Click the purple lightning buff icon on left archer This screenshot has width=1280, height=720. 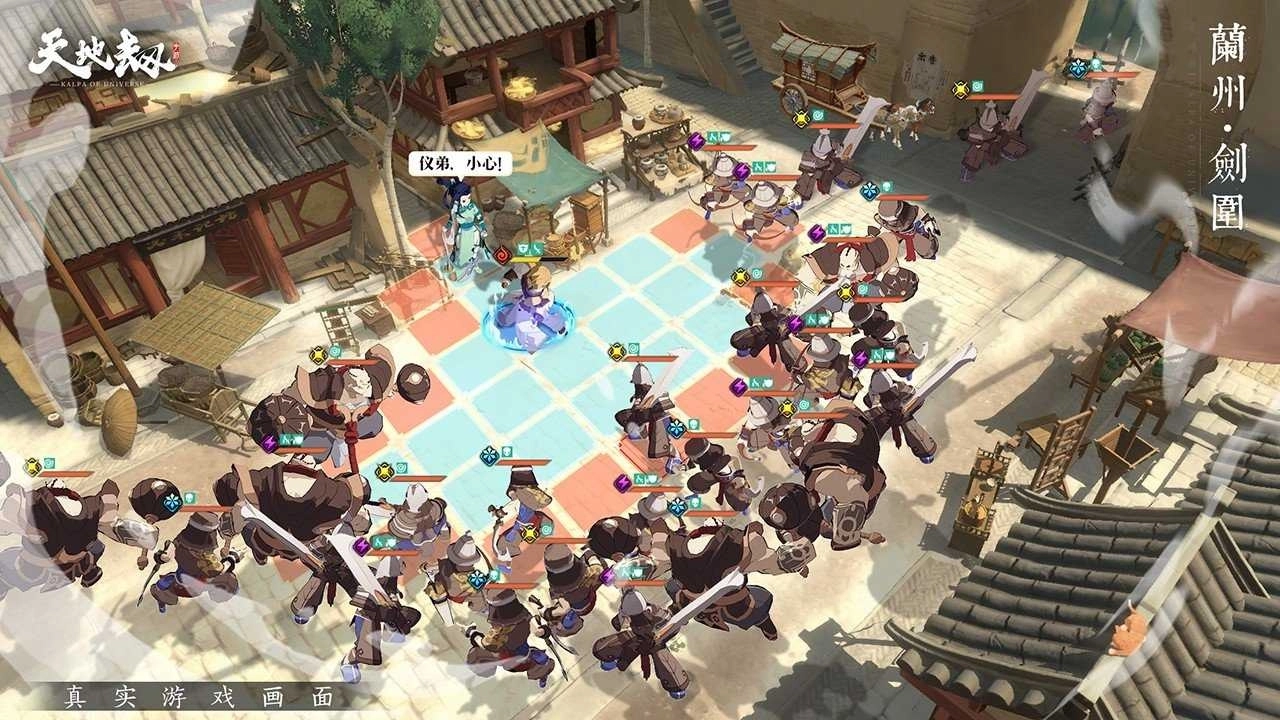(269, 442)
